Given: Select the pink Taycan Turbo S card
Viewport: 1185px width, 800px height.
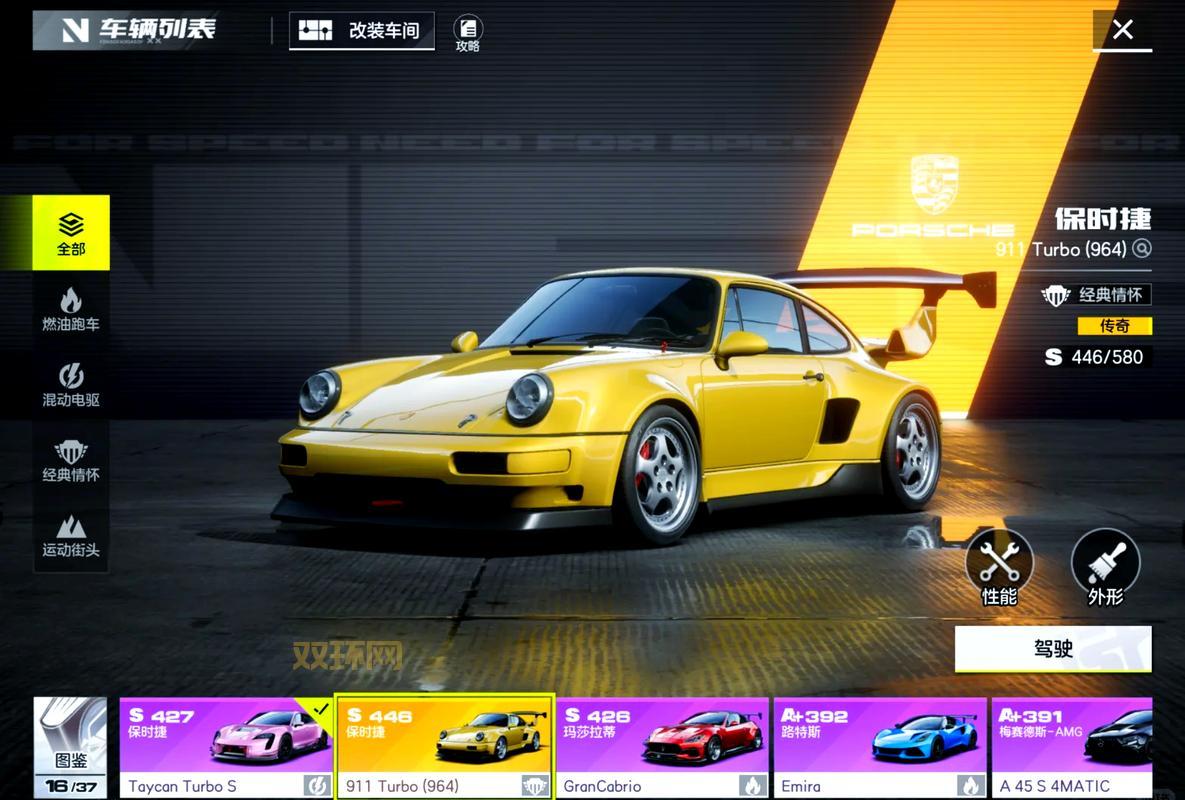Looking at the screenshot, I should point(226,747).
